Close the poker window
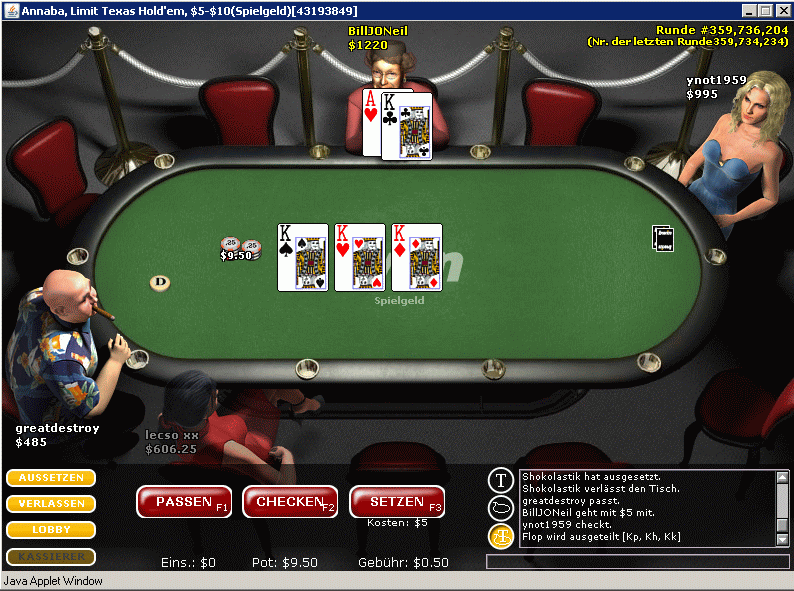The height and width of the screenshot is (591, 794). pos(783,9)
